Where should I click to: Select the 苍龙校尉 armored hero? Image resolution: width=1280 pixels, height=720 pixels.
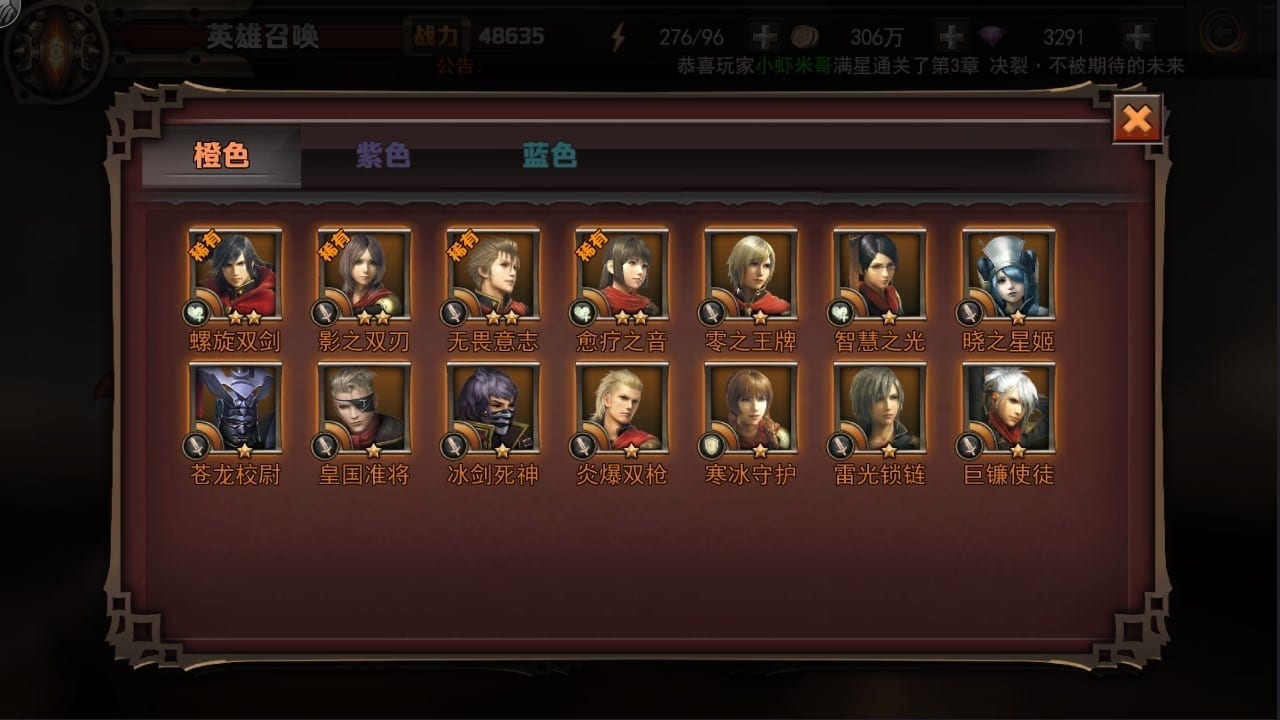236,409
